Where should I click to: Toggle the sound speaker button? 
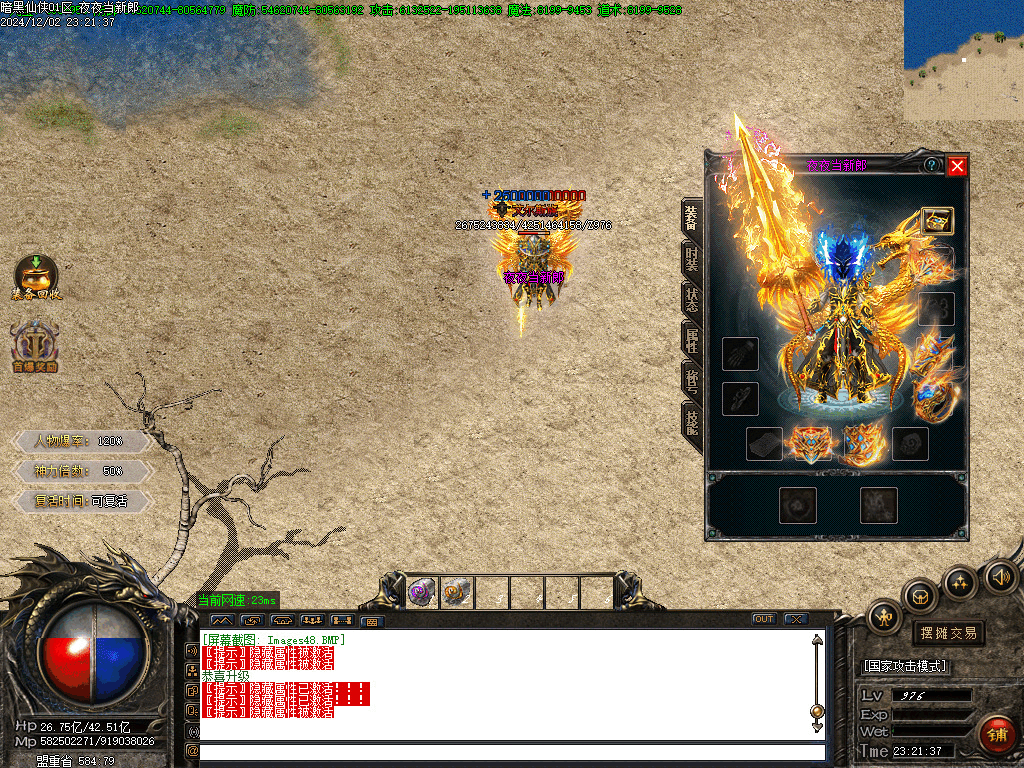pos(999,577)
